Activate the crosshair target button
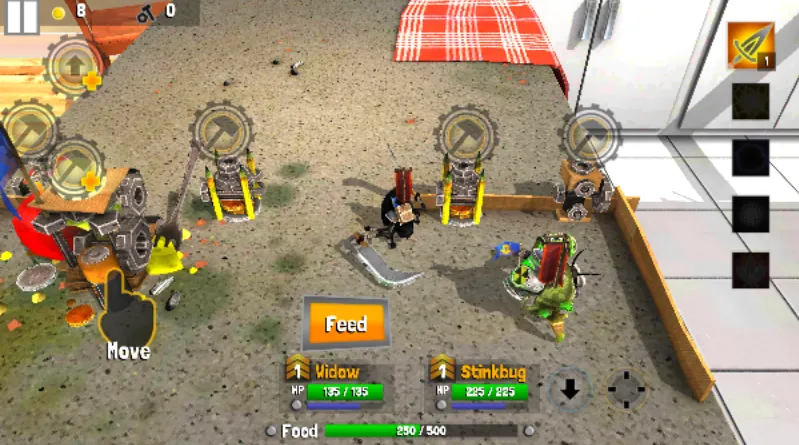 tap(627, 389)
